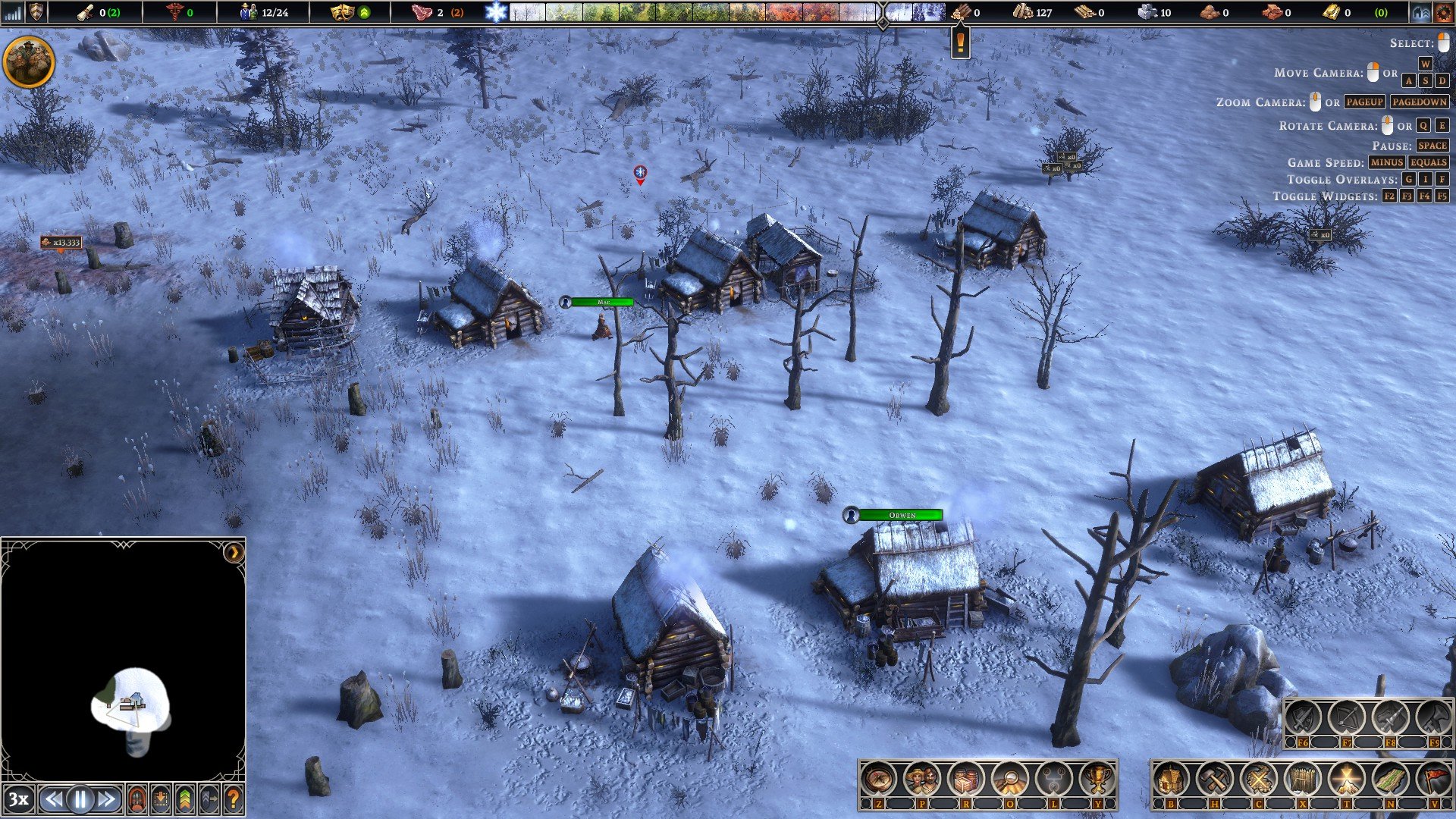Open the gold trophy achievements panel
The image size is (1456, 819).
click(1097, 779)
